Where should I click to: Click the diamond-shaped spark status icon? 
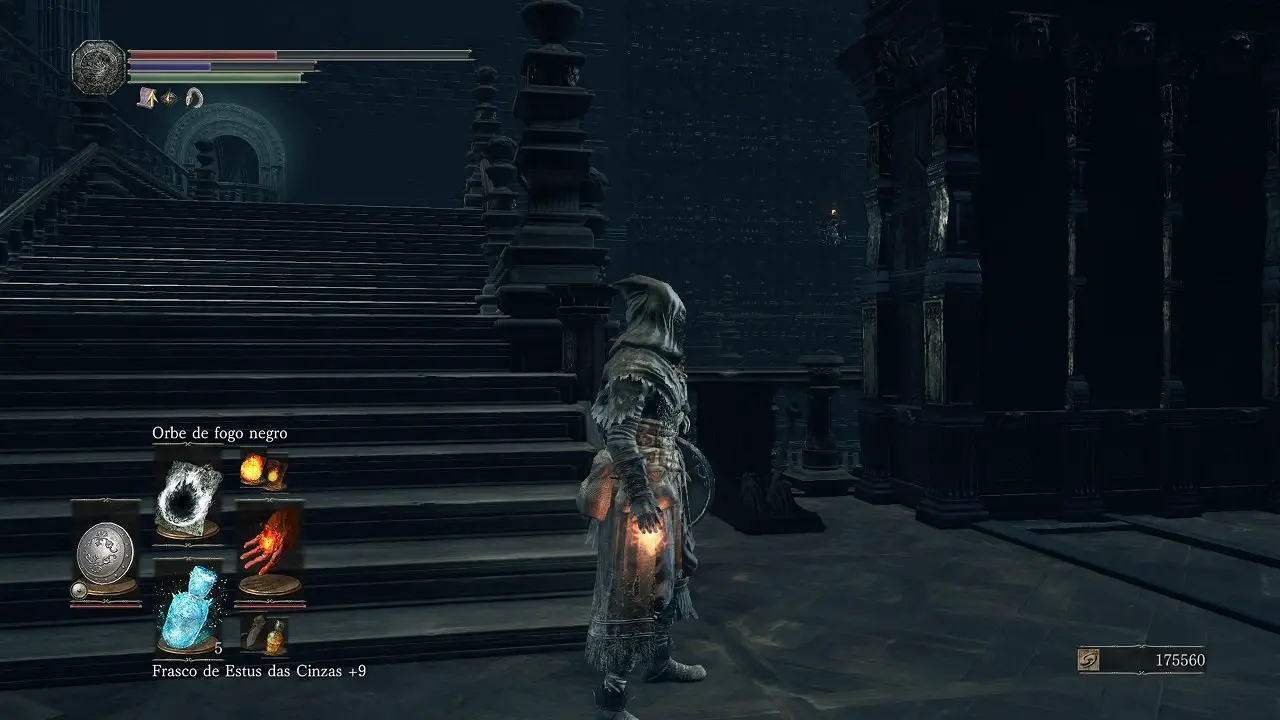pyautogui.click(x=169, y=97)
